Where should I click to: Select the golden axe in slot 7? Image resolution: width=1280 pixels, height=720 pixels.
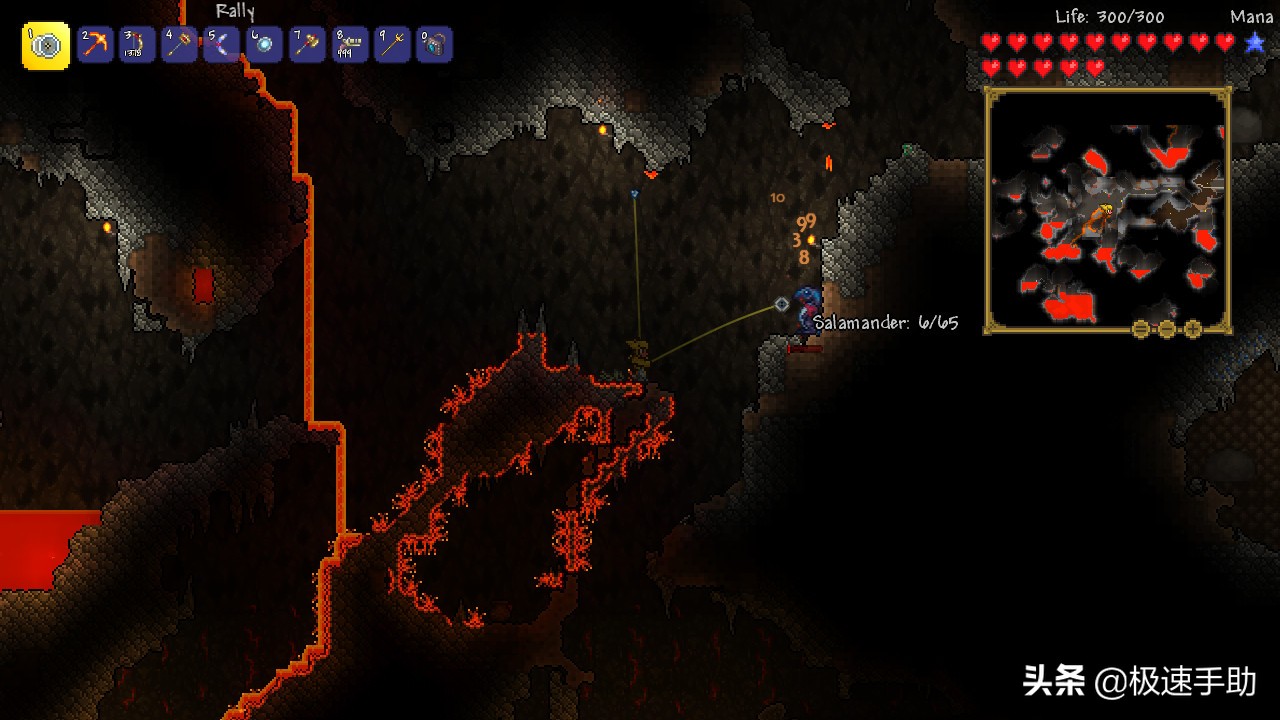point(306,45)
